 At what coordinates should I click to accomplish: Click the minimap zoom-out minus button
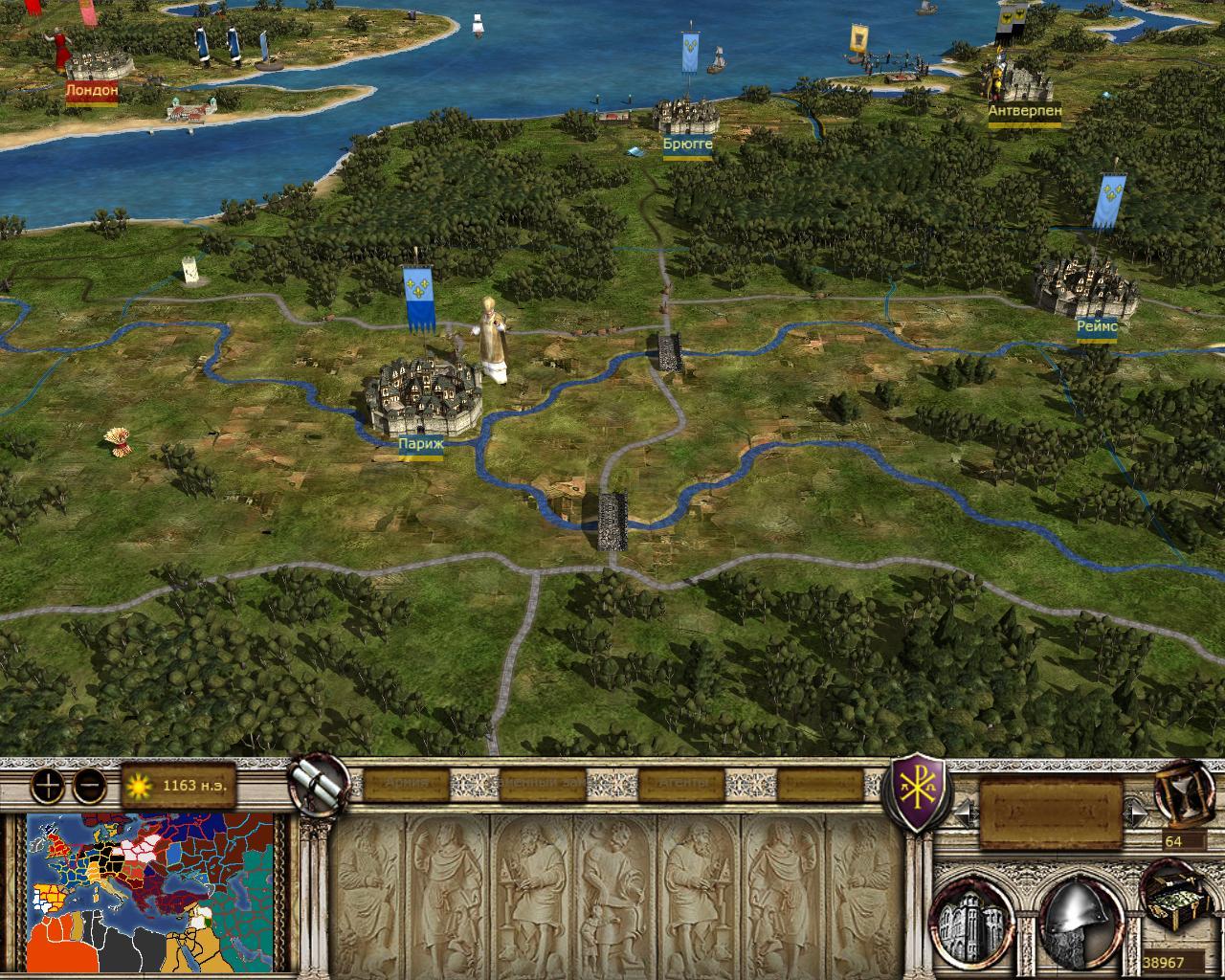point(89,786)
